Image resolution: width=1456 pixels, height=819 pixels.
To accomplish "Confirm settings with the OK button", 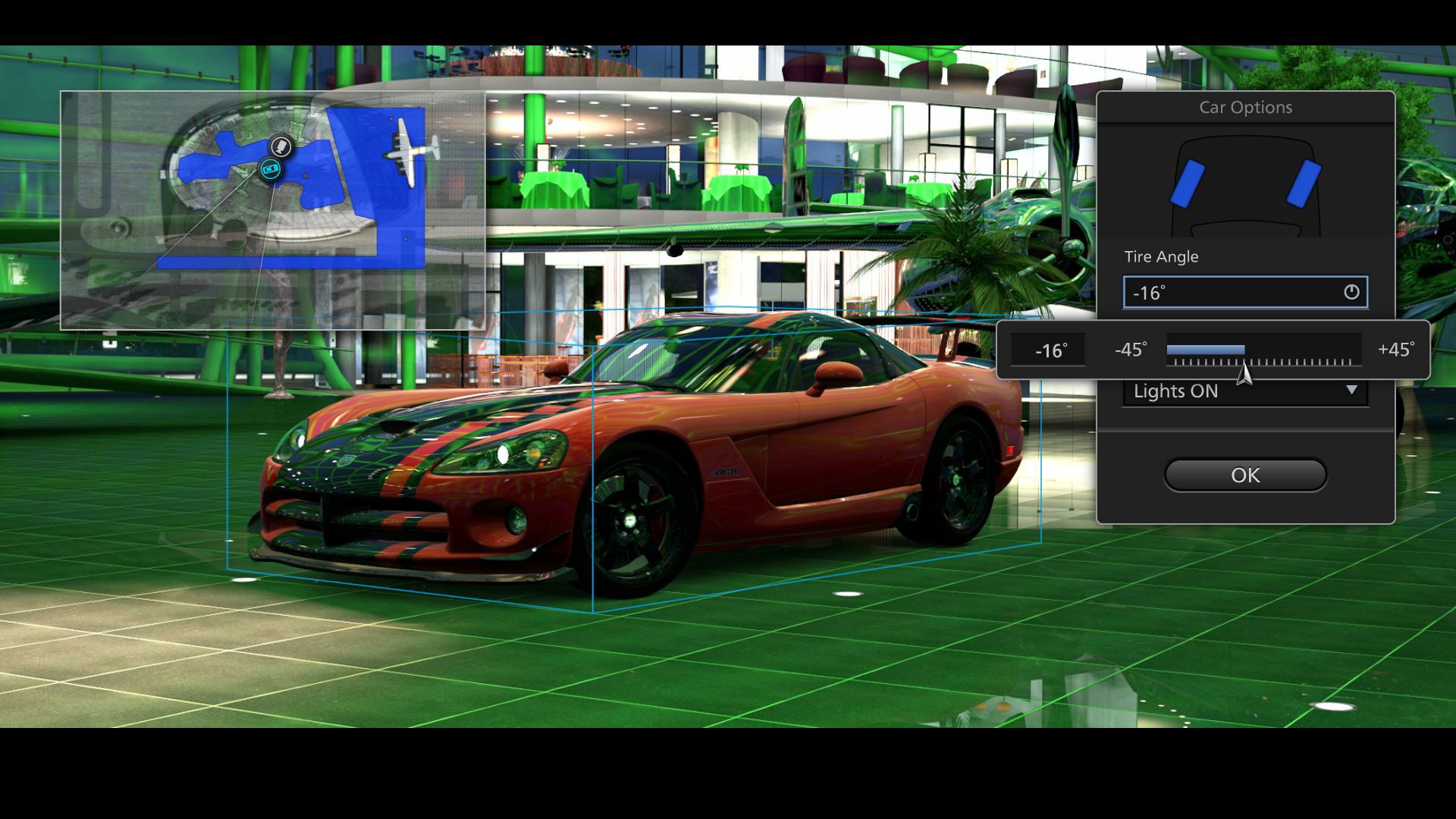I will [x=1245, y=475].
